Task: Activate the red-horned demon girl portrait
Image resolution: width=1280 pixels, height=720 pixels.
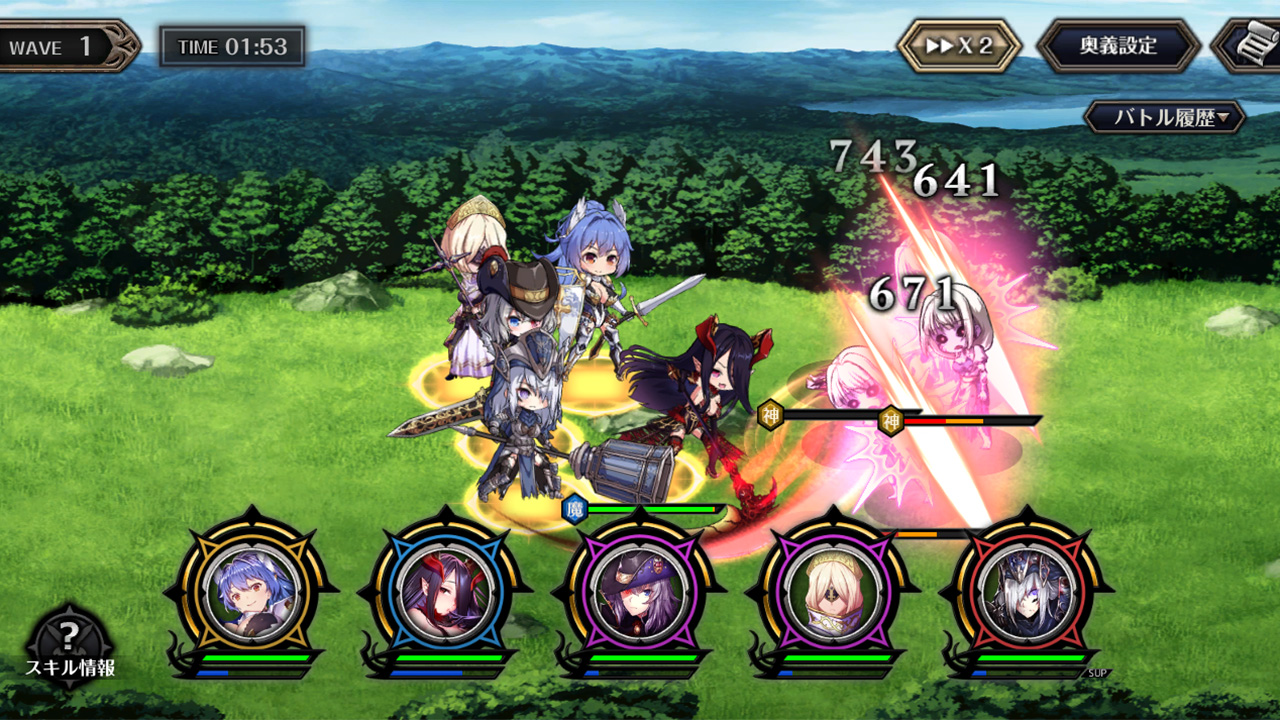Action: coord(444,590)
